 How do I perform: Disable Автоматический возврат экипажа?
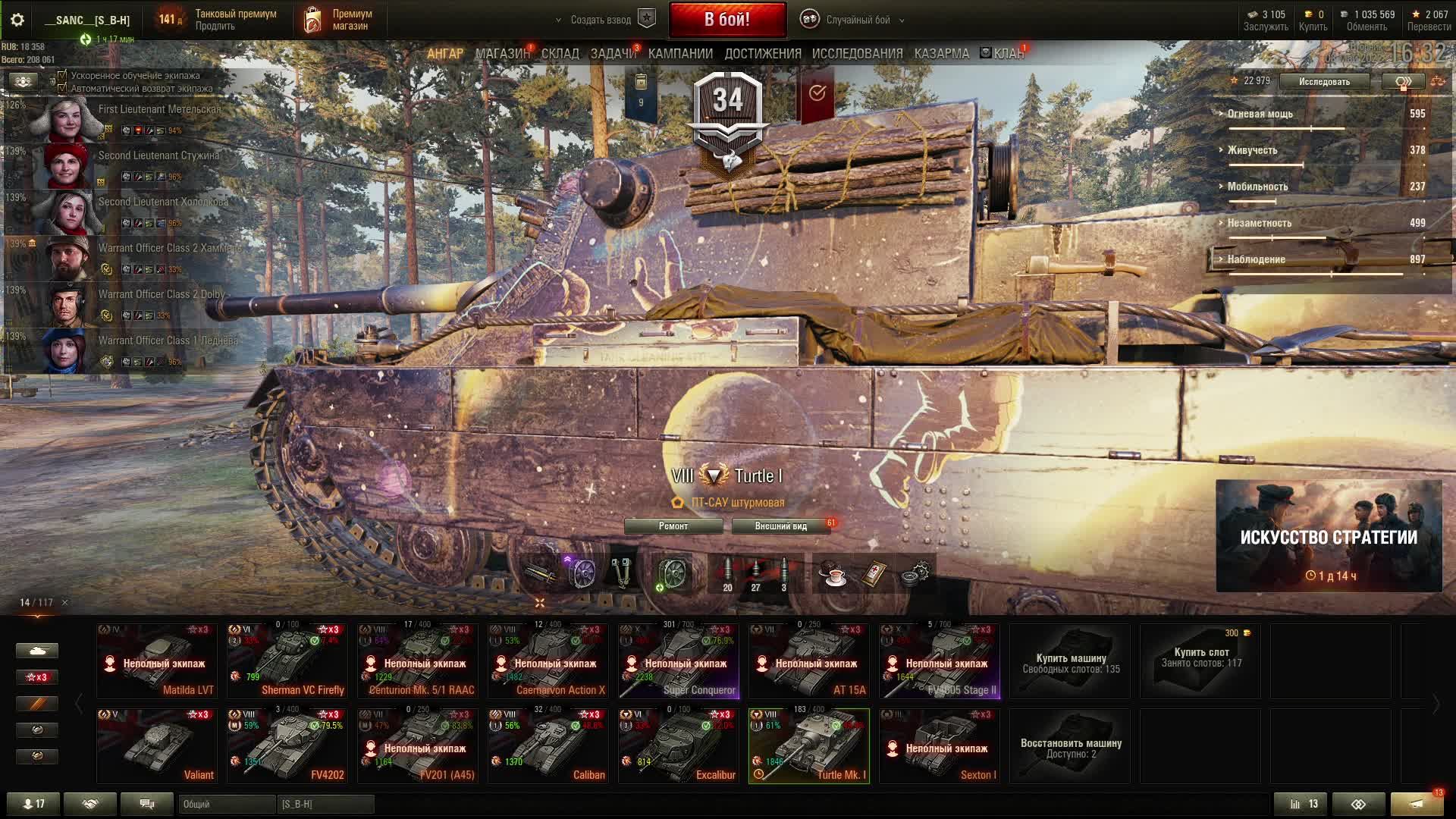(x=62, y=89)
